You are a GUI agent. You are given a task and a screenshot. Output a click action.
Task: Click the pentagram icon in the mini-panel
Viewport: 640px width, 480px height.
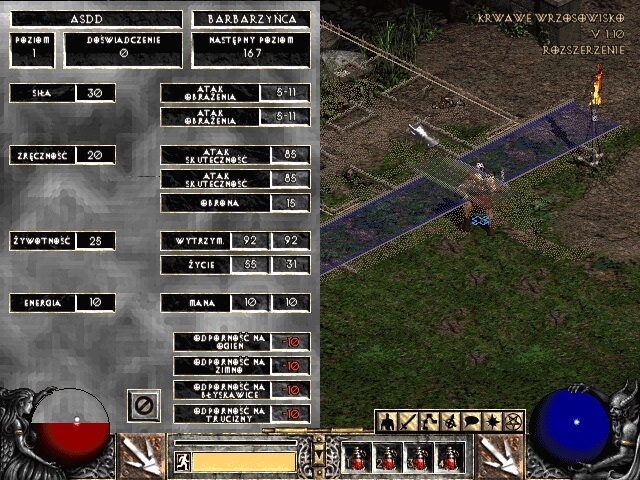[x=515, y=422]
